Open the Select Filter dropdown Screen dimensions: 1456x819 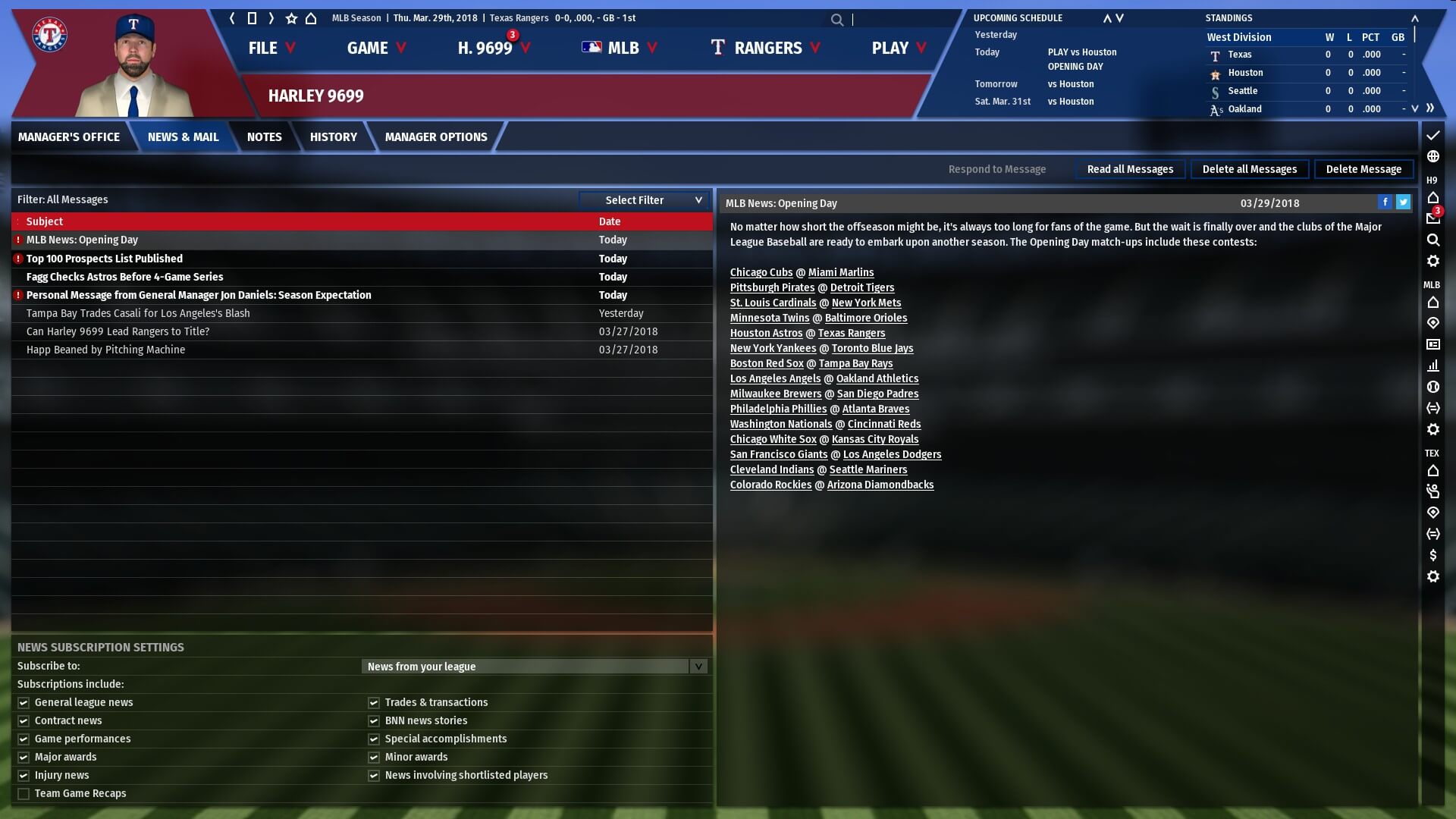tap(645, 200)
